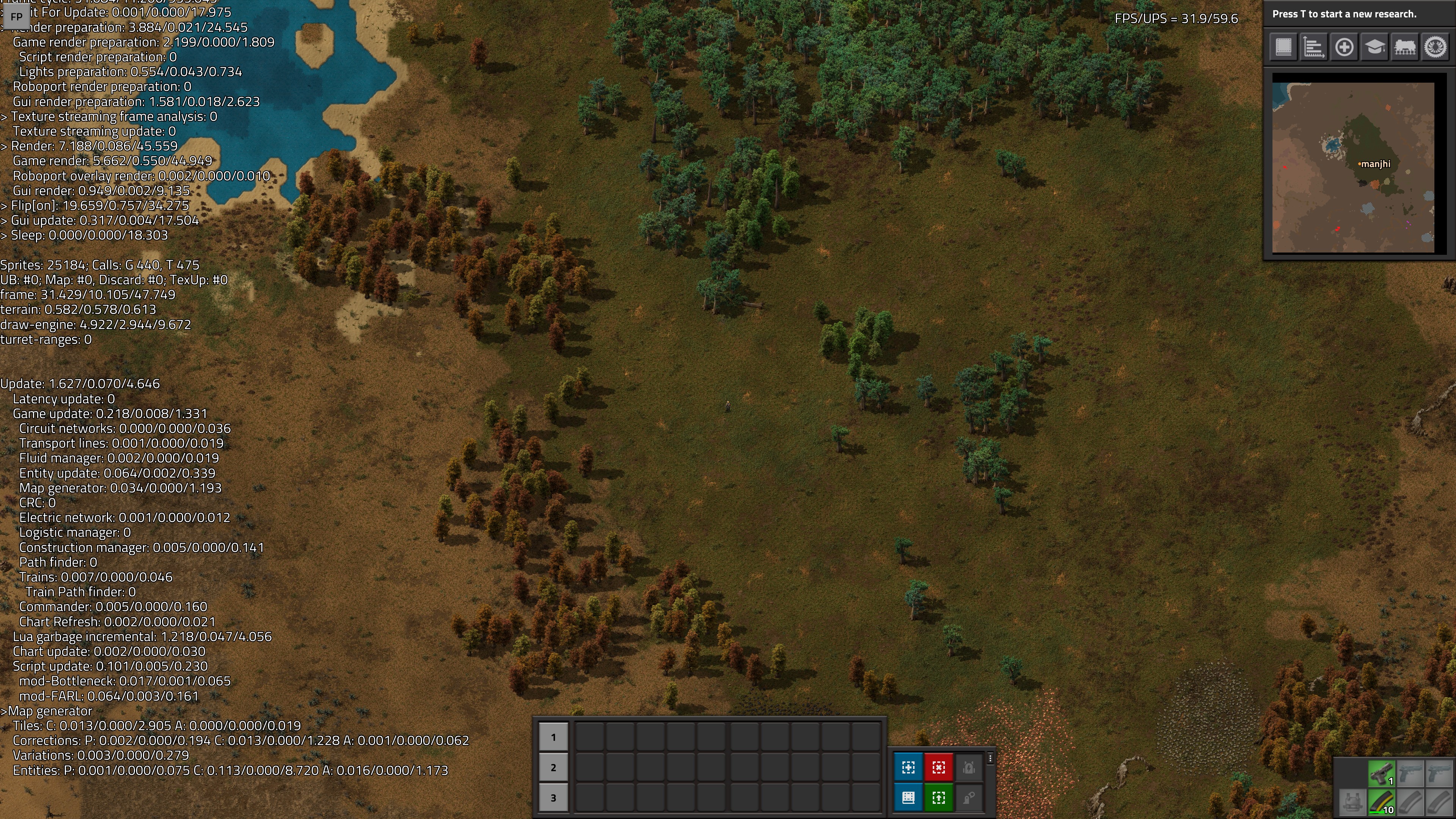This screenshot has height=819, width=1456.
Task: Activate the red deconstruction planner tool
Action: tap(939, 767)
